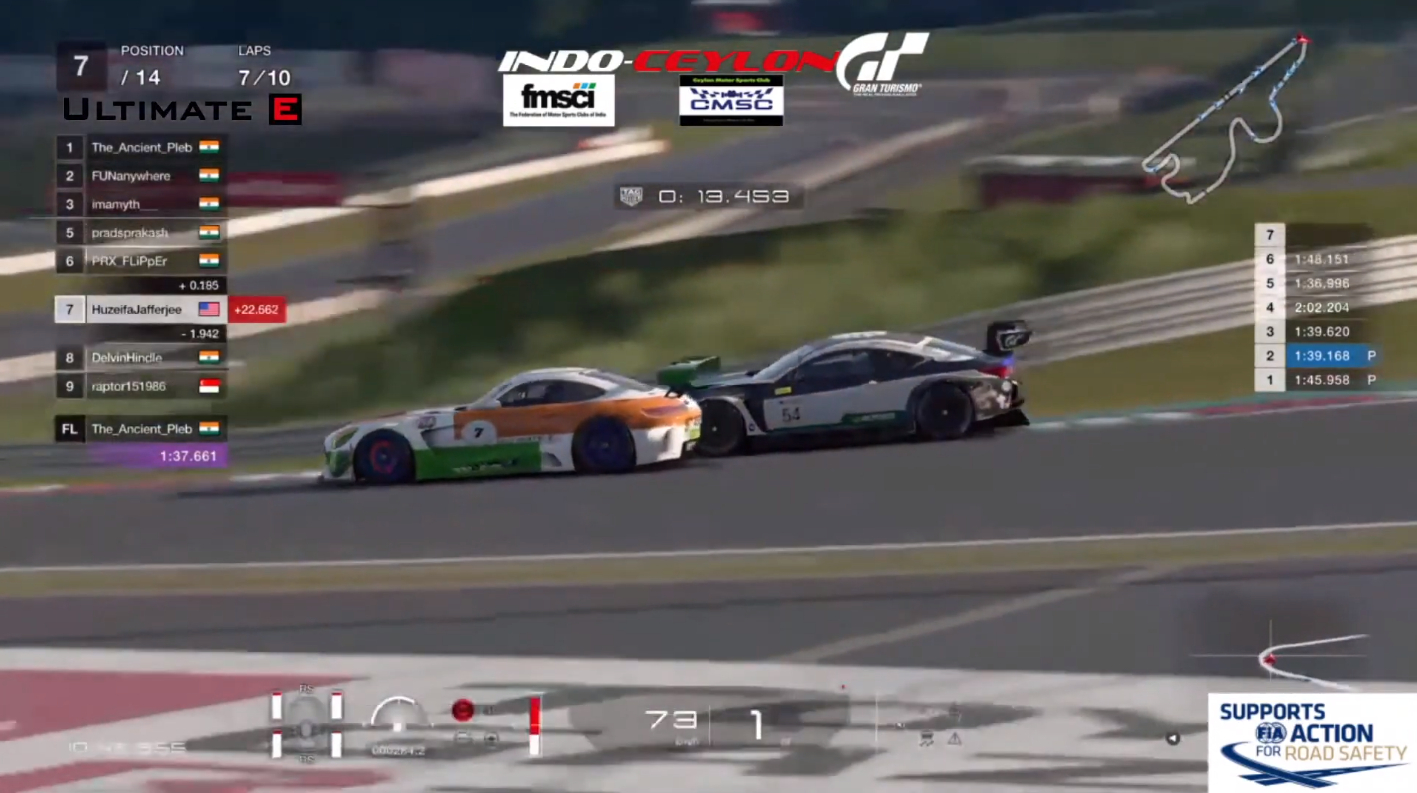Choose raptor151986's standings row
Image resolution: width=1417 pixels, height=793 pixels.
coord(140,386)
